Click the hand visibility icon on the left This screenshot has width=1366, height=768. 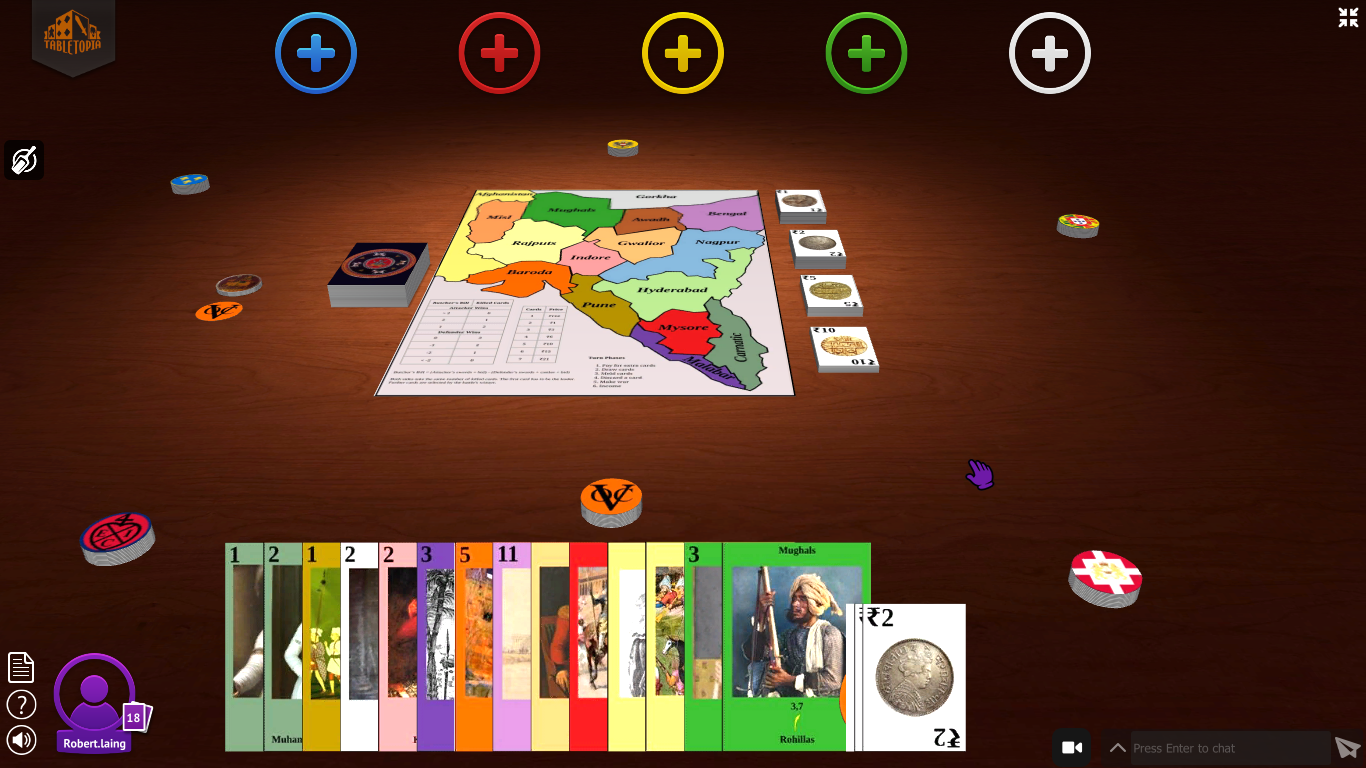(24, 159)
